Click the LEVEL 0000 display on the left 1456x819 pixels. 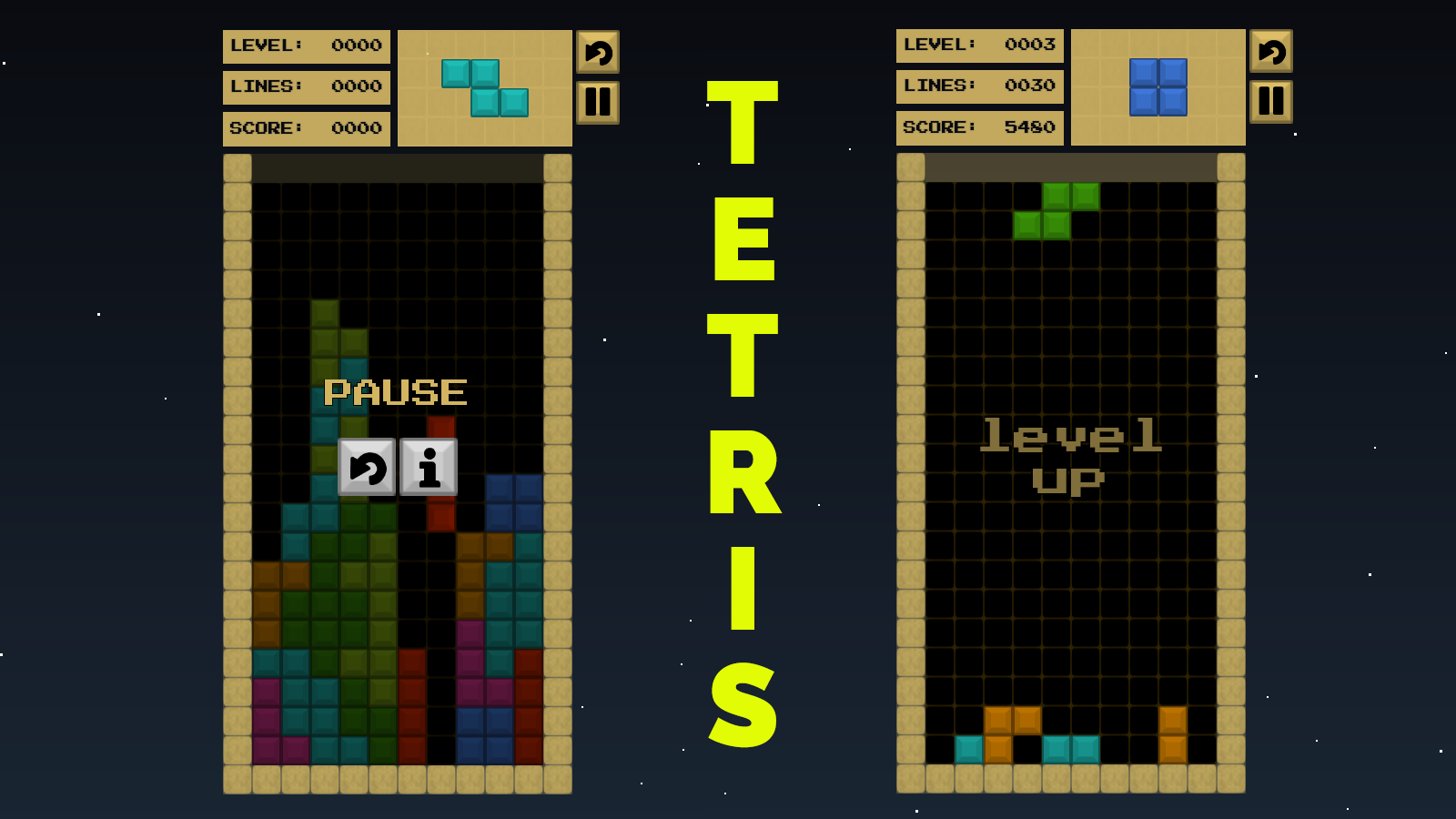click(x=307, y=45)
